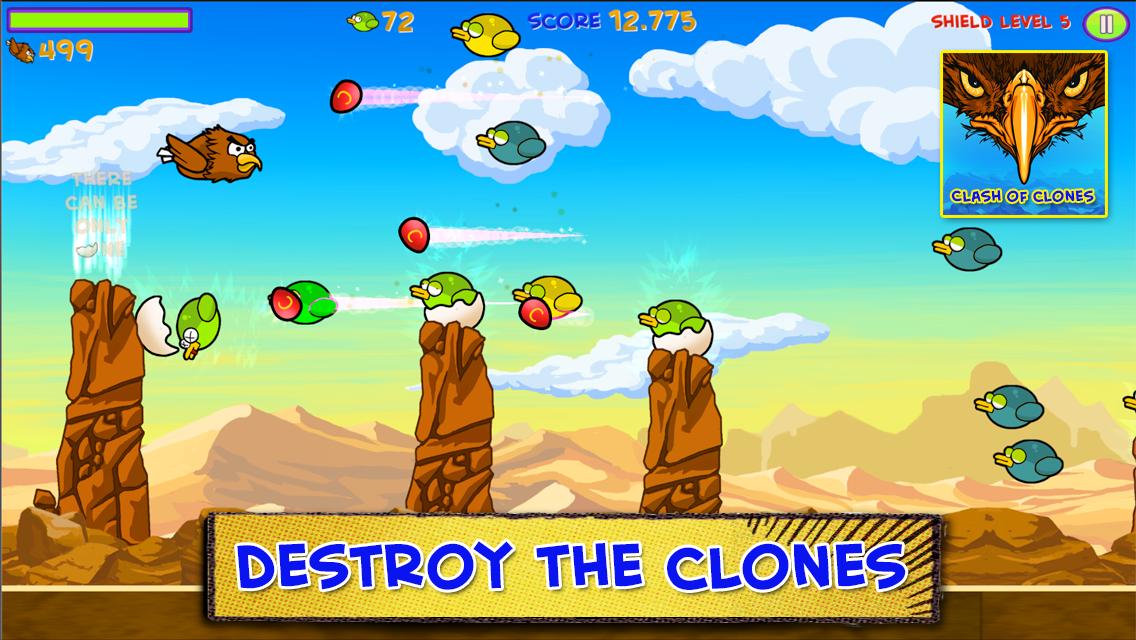Open the Clash of Clones eagle thumbnail
1136x640 pixels.
coord(1023,133)
